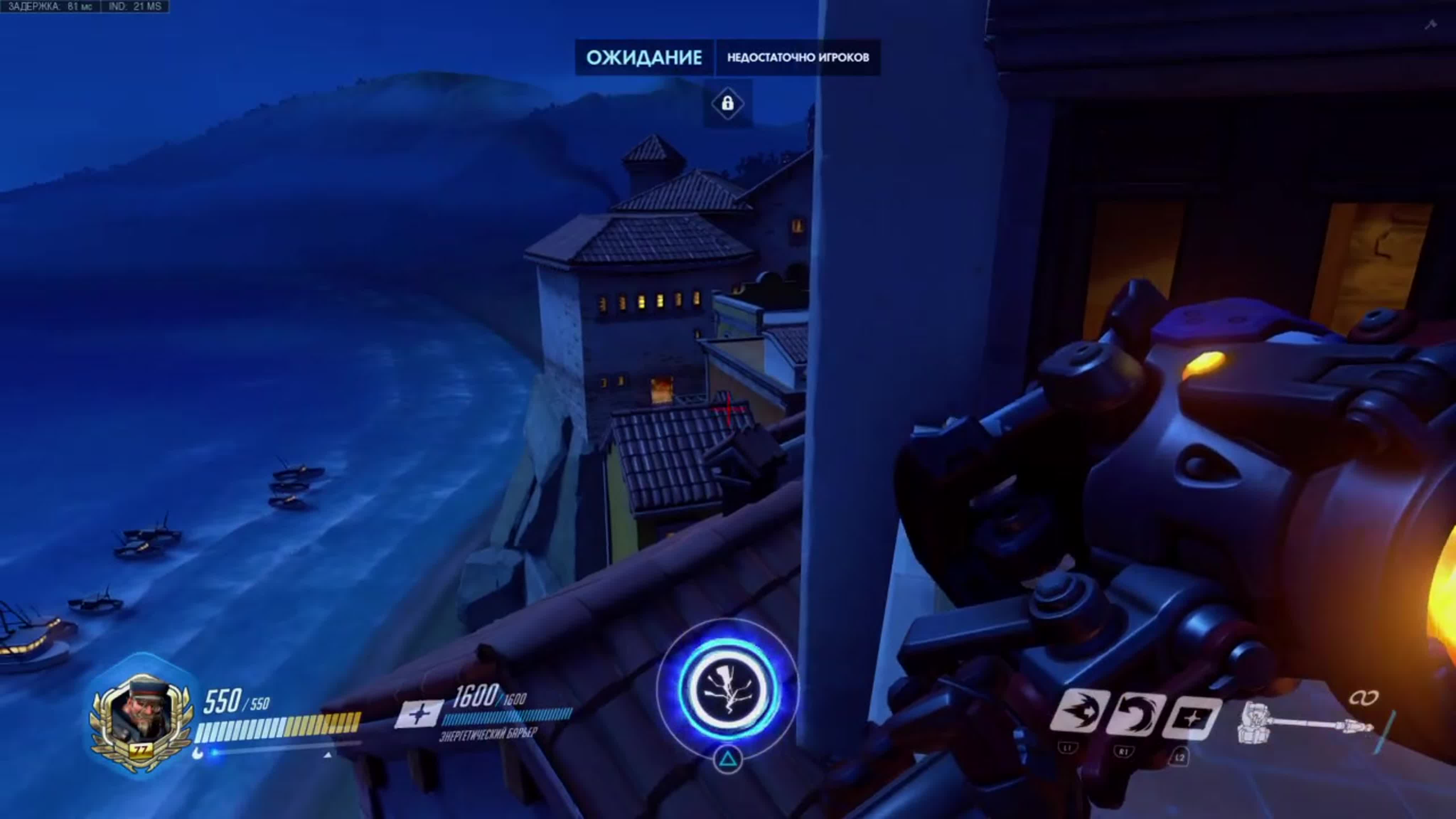The image size is (1456, 819).
Task: Activate the Earthshatter ultimate icon
Action: [x=727, y=689]
